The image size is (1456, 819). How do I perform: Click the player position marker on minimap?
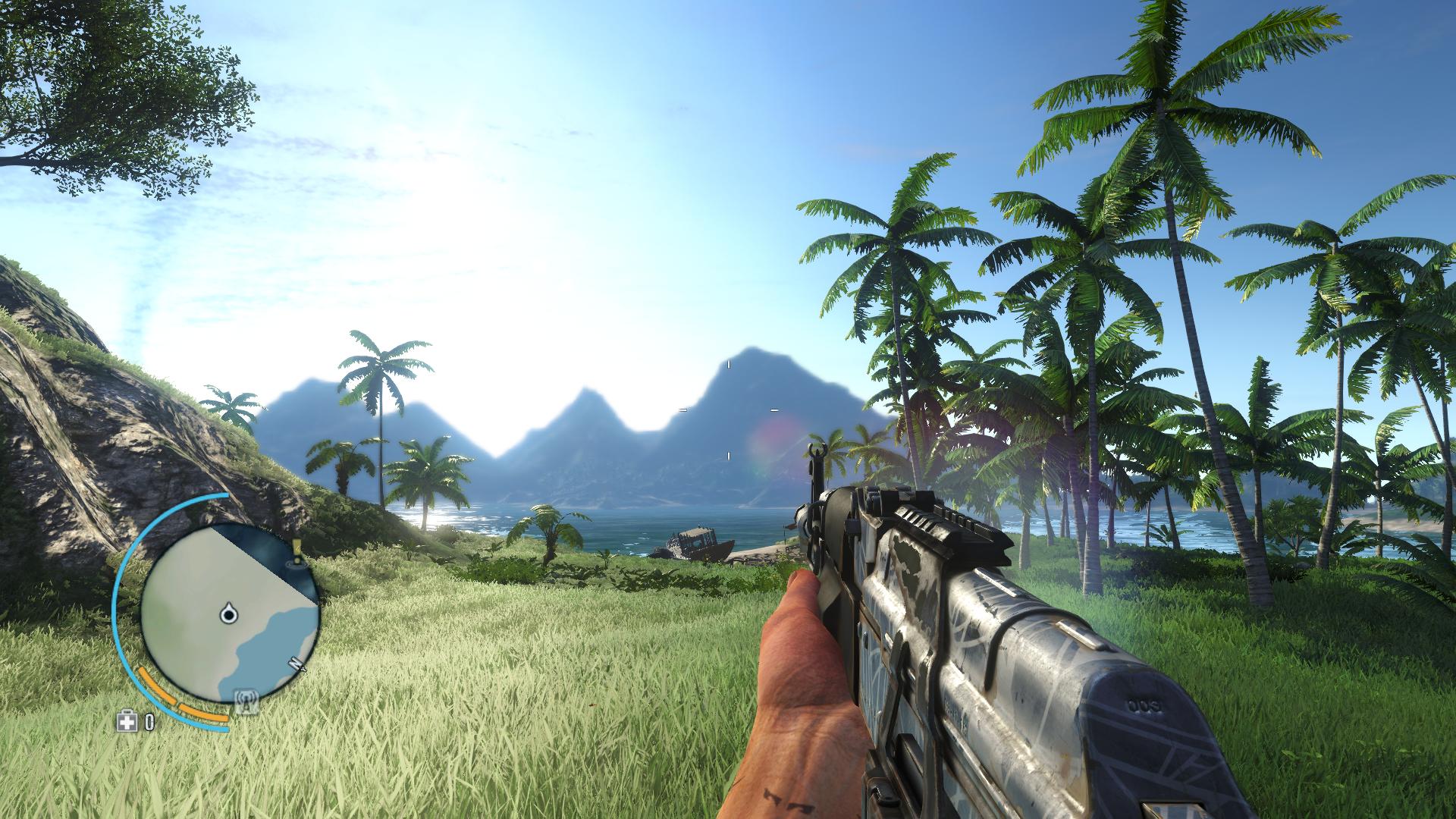(x=228, y=613)
